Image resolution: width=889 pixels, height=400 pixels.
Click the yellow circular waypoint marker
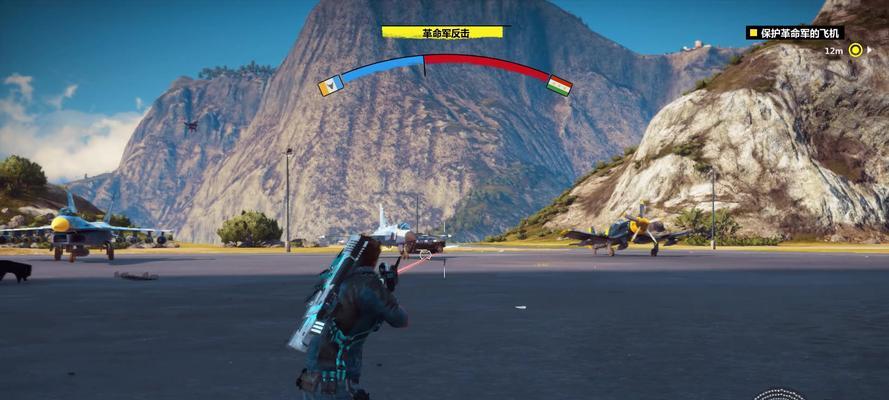pyautogui.click(x=856, y=50)
